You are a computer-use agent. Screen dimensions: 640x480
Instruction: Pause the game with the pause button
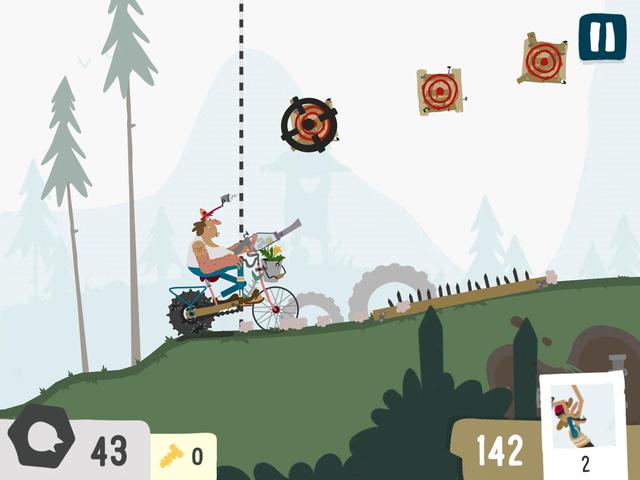point(602,37)
